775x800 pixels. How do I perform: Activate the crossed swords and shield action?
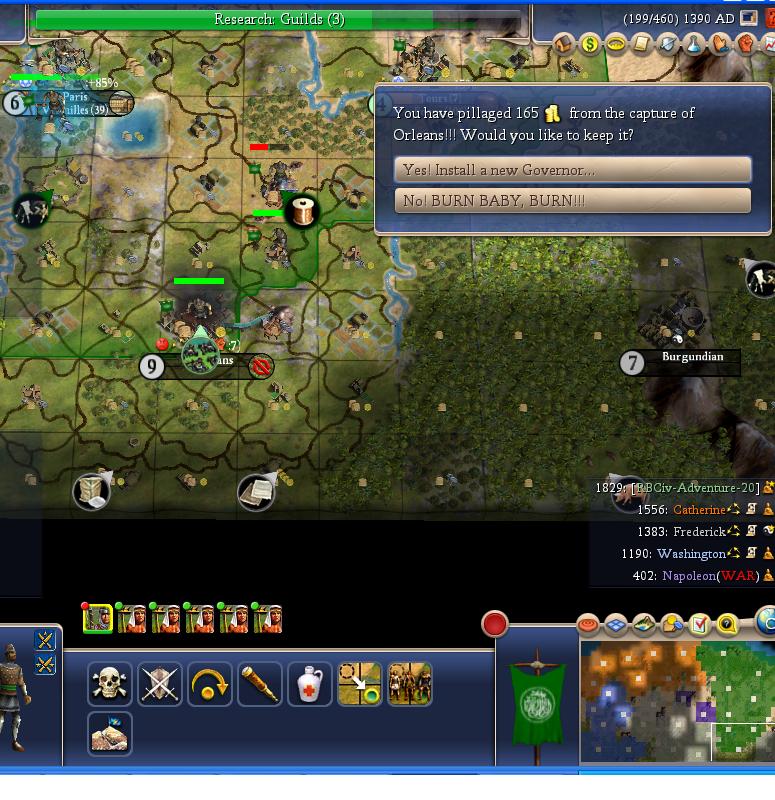pyautogui.click(x=160, y=684)
